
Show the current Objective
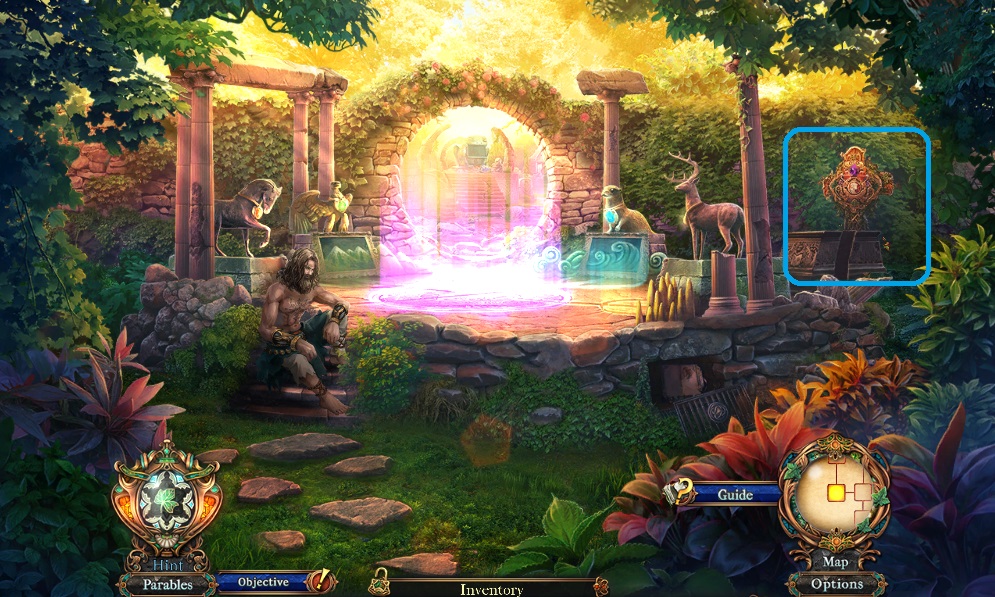click(264, 582)
